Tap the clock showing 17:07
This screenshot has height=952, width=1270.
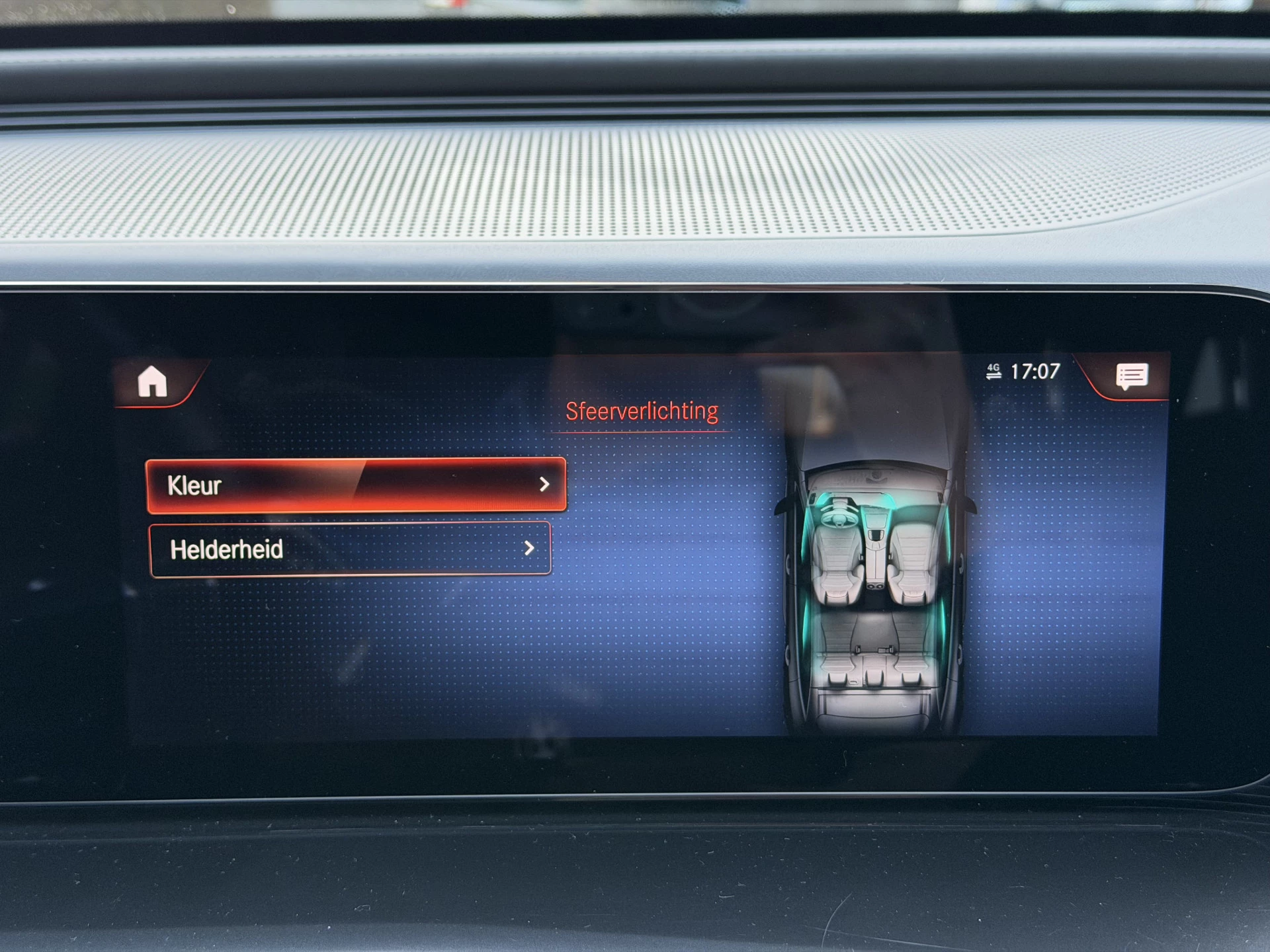(x=1036, y=372)
